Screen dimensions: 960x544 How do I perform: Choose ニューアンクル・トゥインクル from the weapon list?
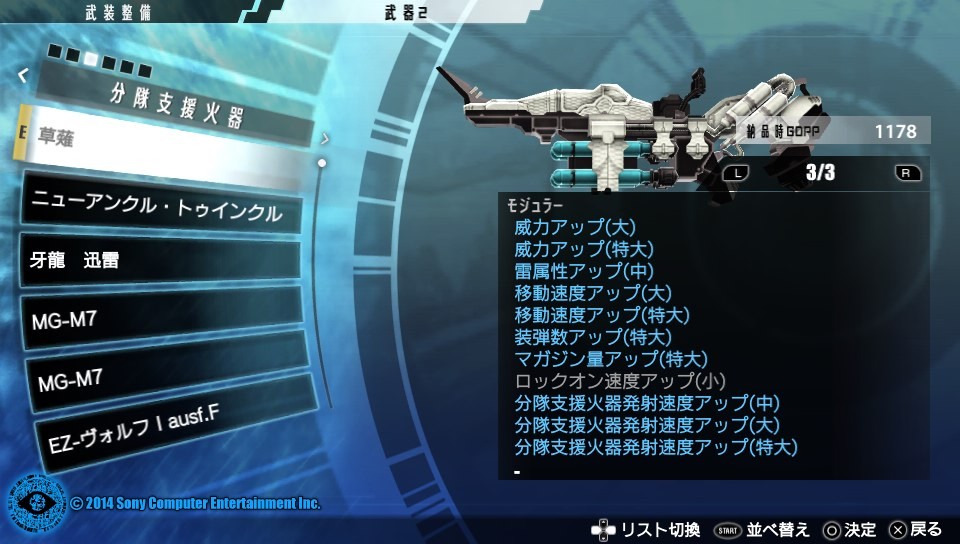pos(160,209)
